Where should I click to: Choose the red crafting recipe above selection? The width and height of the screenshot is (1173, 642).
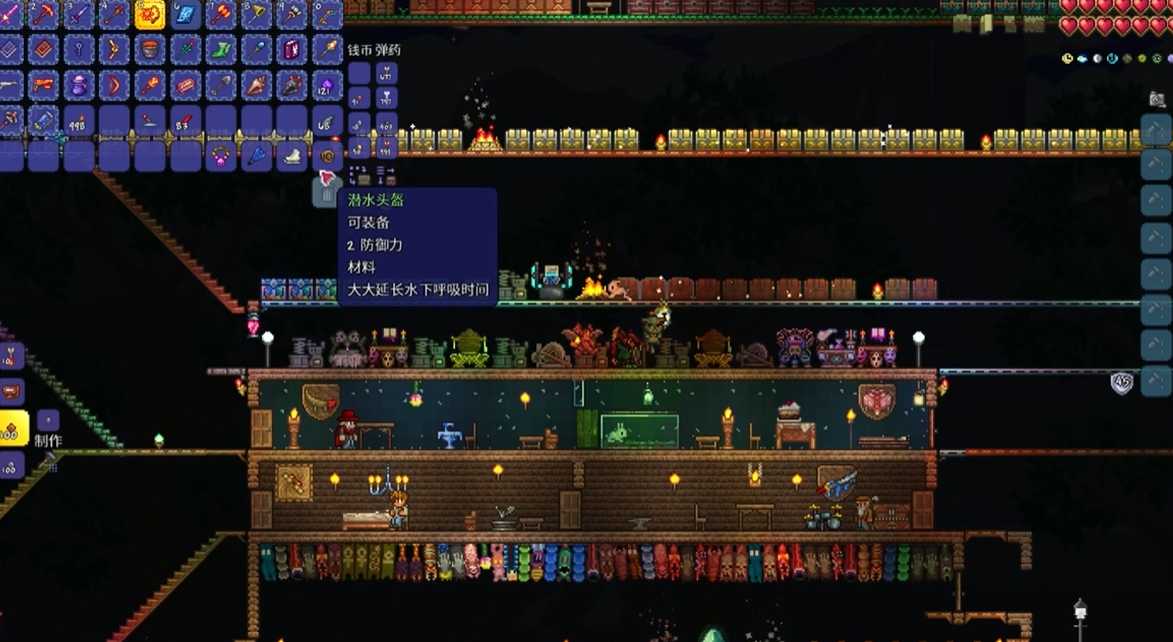12,392
